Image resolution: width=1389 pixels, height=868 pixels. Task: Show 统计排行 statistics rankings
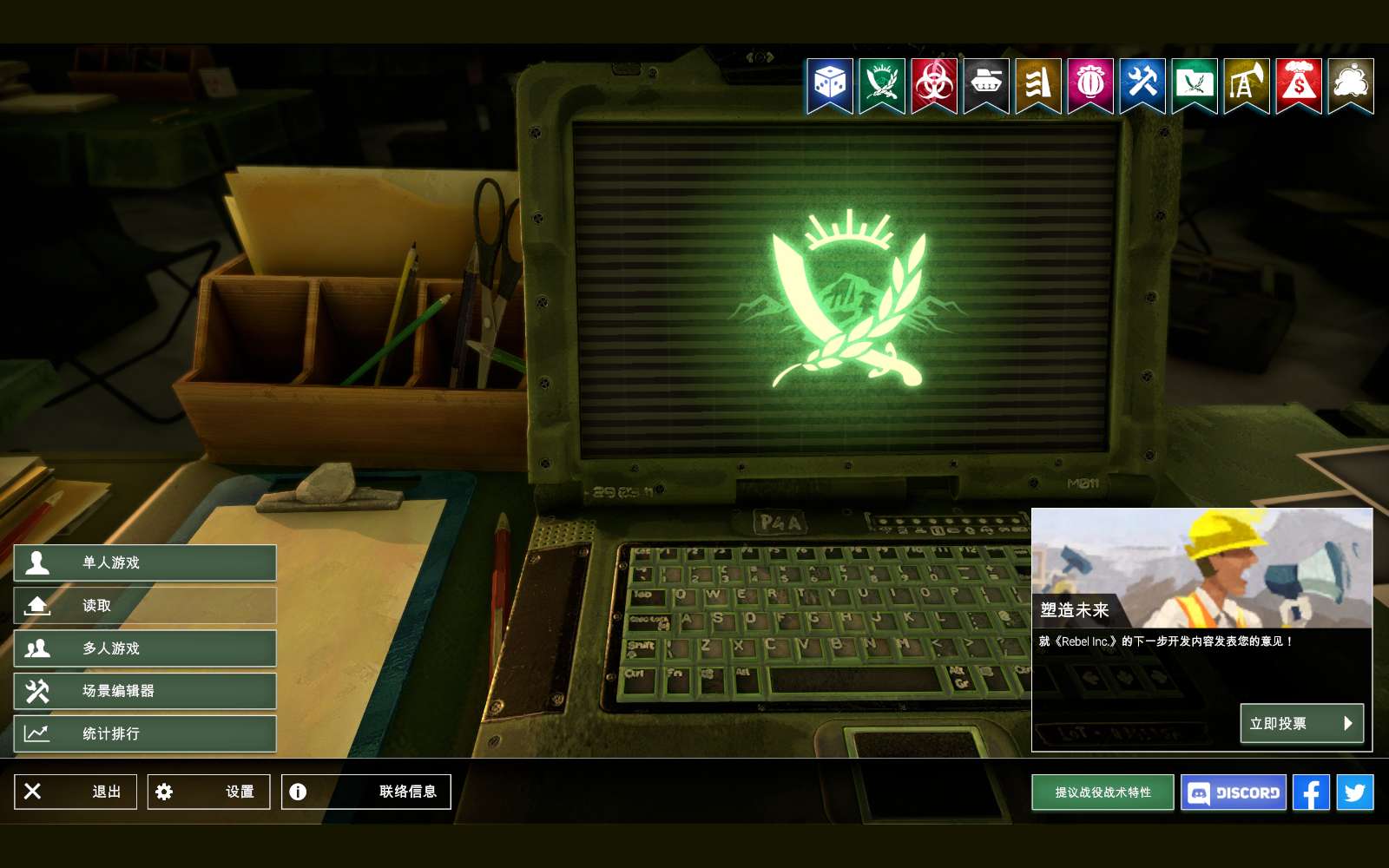click(x=145, y=733)
